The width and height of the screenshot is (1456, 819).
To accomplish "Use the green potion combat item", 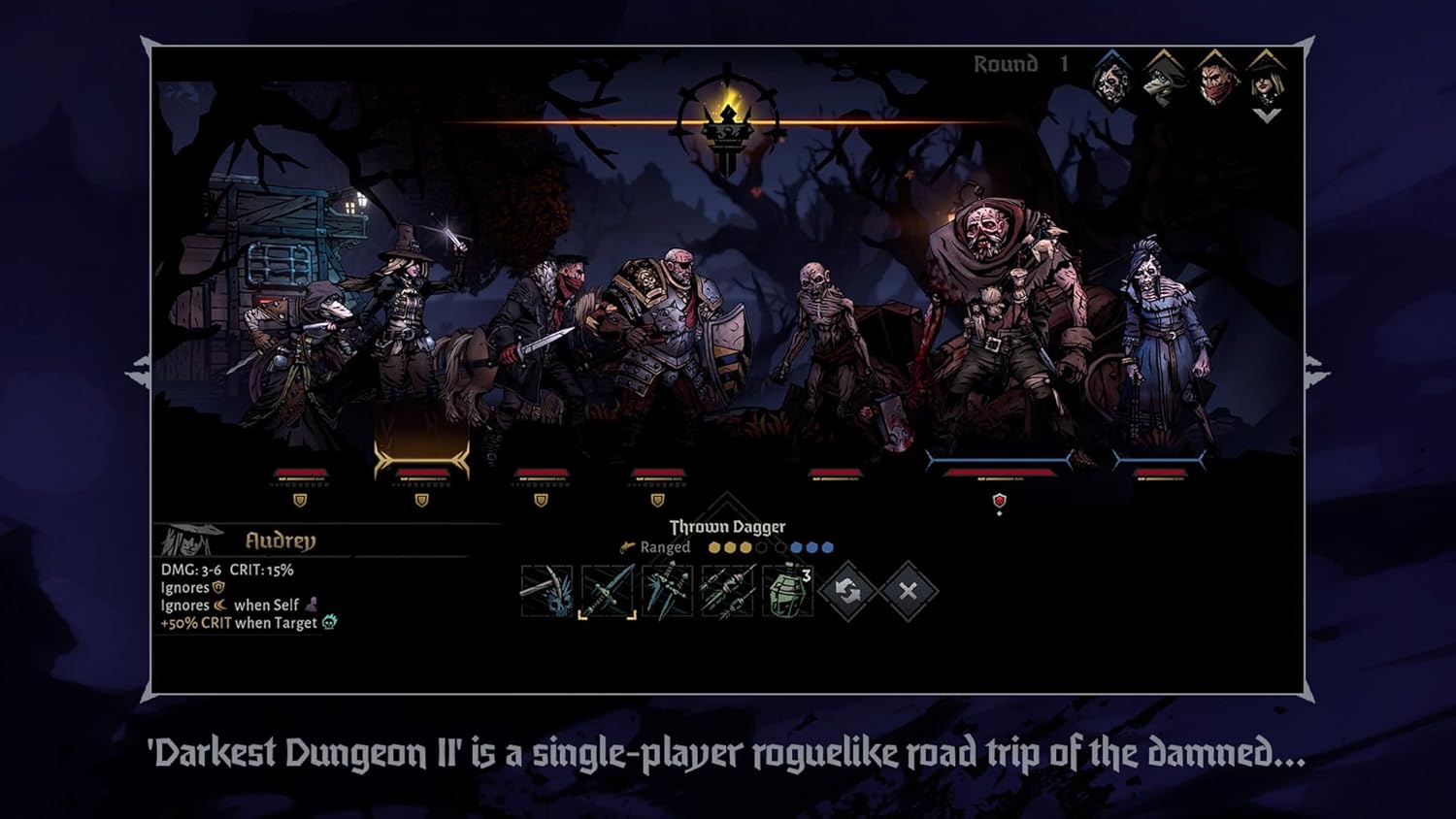I will pos(787,590).
